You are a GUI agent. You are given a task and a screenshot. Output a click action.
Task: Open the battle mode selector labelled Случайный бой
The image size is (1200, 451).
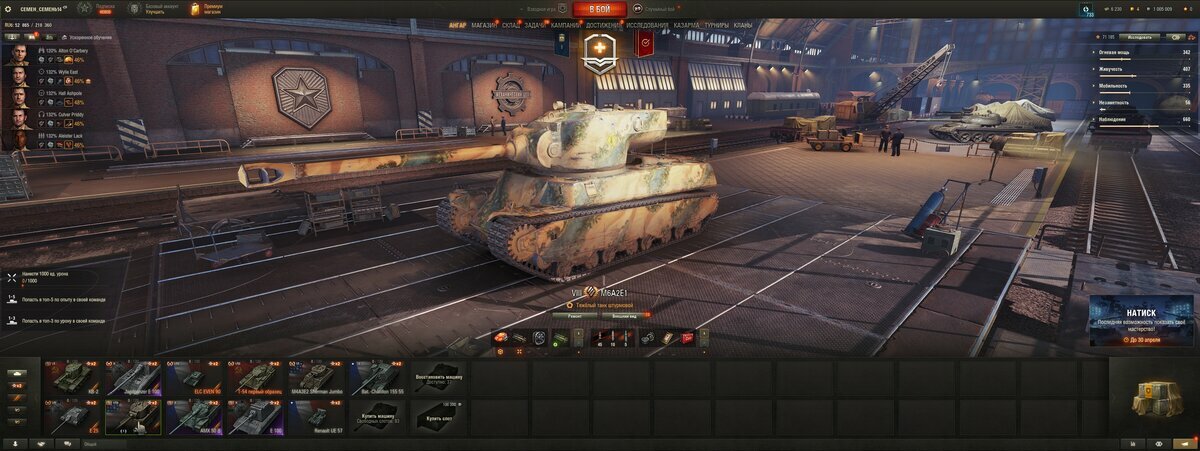click(x=659, y=9)
